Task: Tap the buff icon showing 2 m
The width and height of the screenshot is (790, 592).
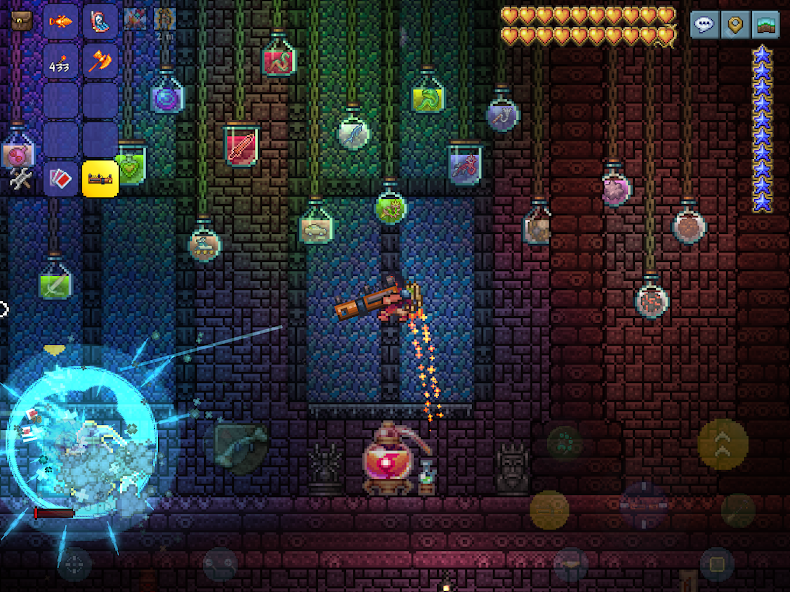Action: [165, 19]
